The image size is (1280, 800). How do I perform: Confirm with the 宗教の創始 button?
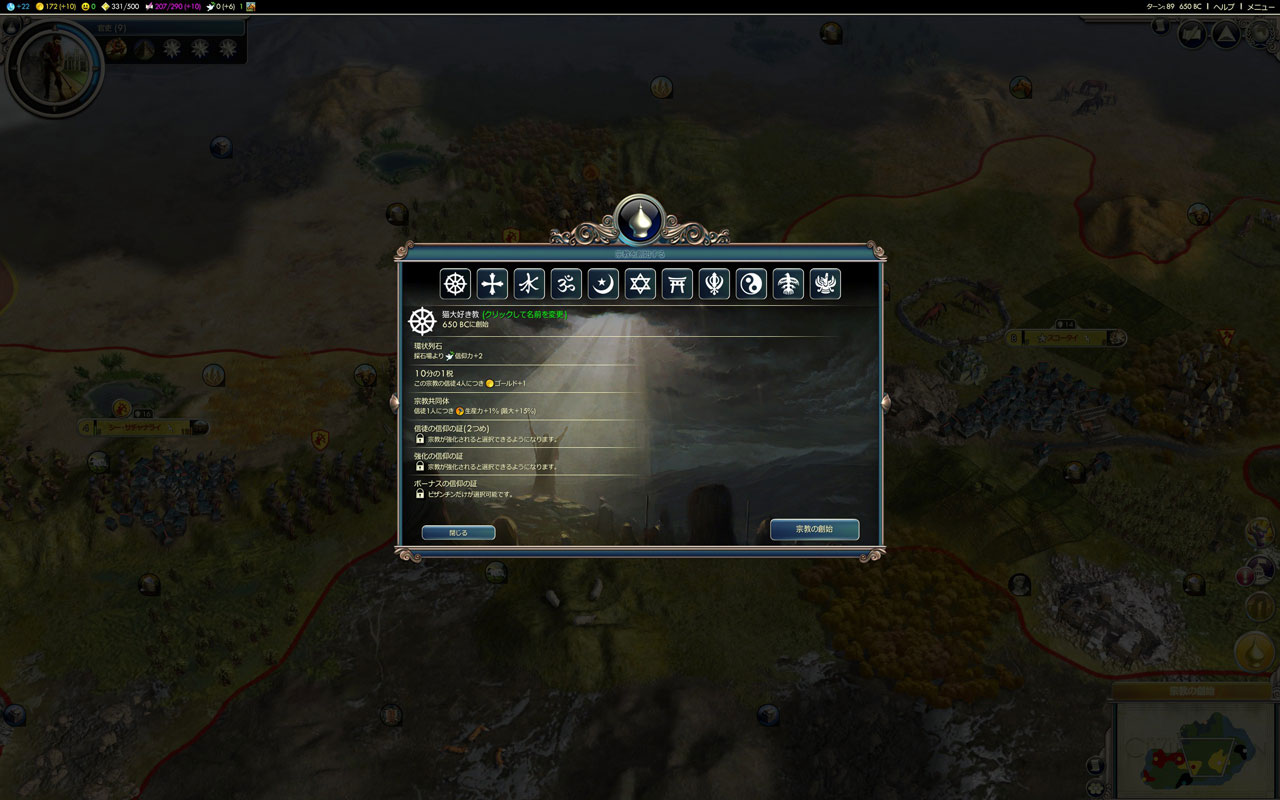(x=814, y=529)
